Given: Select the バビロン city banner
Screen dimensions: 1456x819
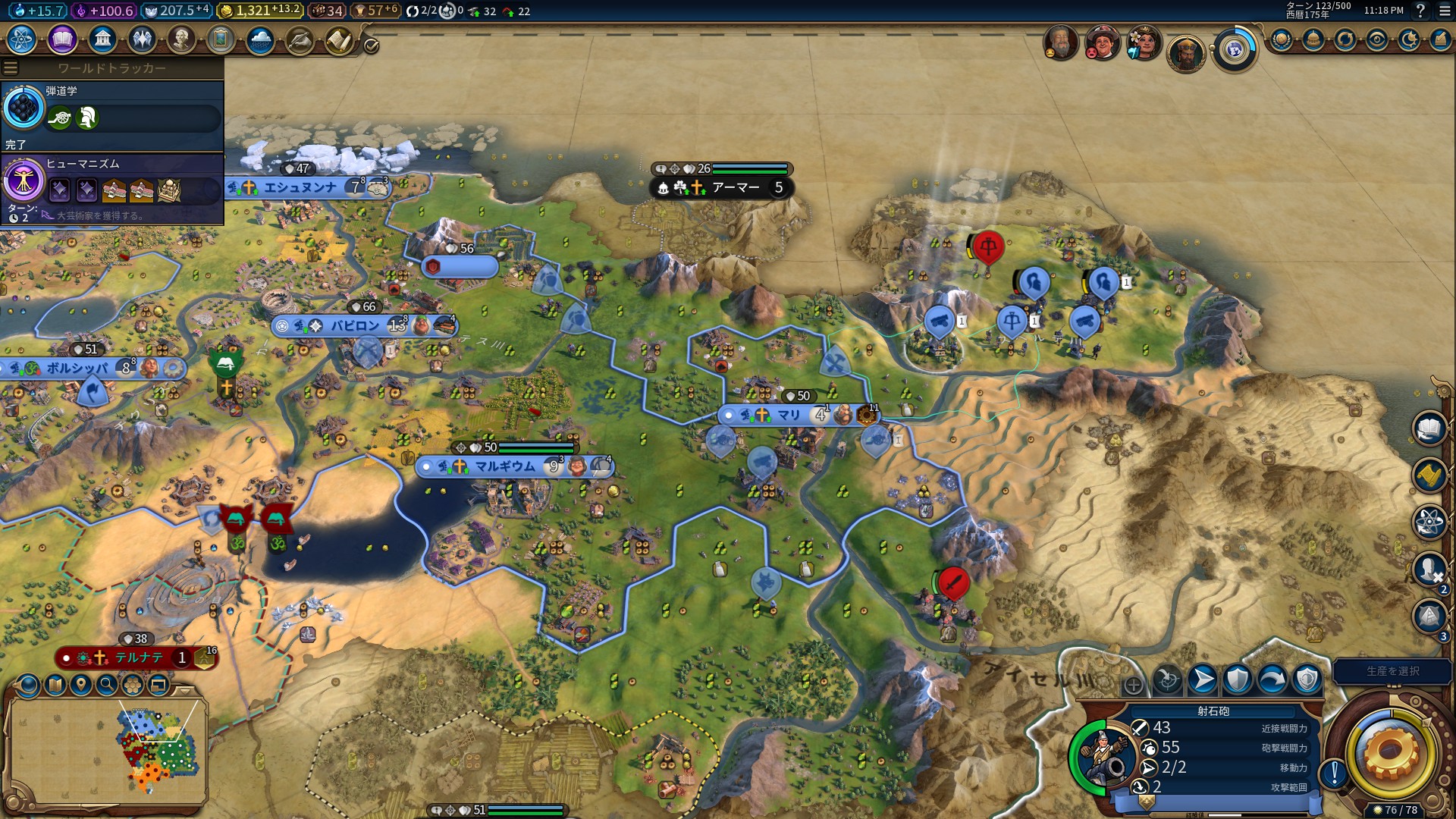Looking at the screenshot, I should click(355, 326).
